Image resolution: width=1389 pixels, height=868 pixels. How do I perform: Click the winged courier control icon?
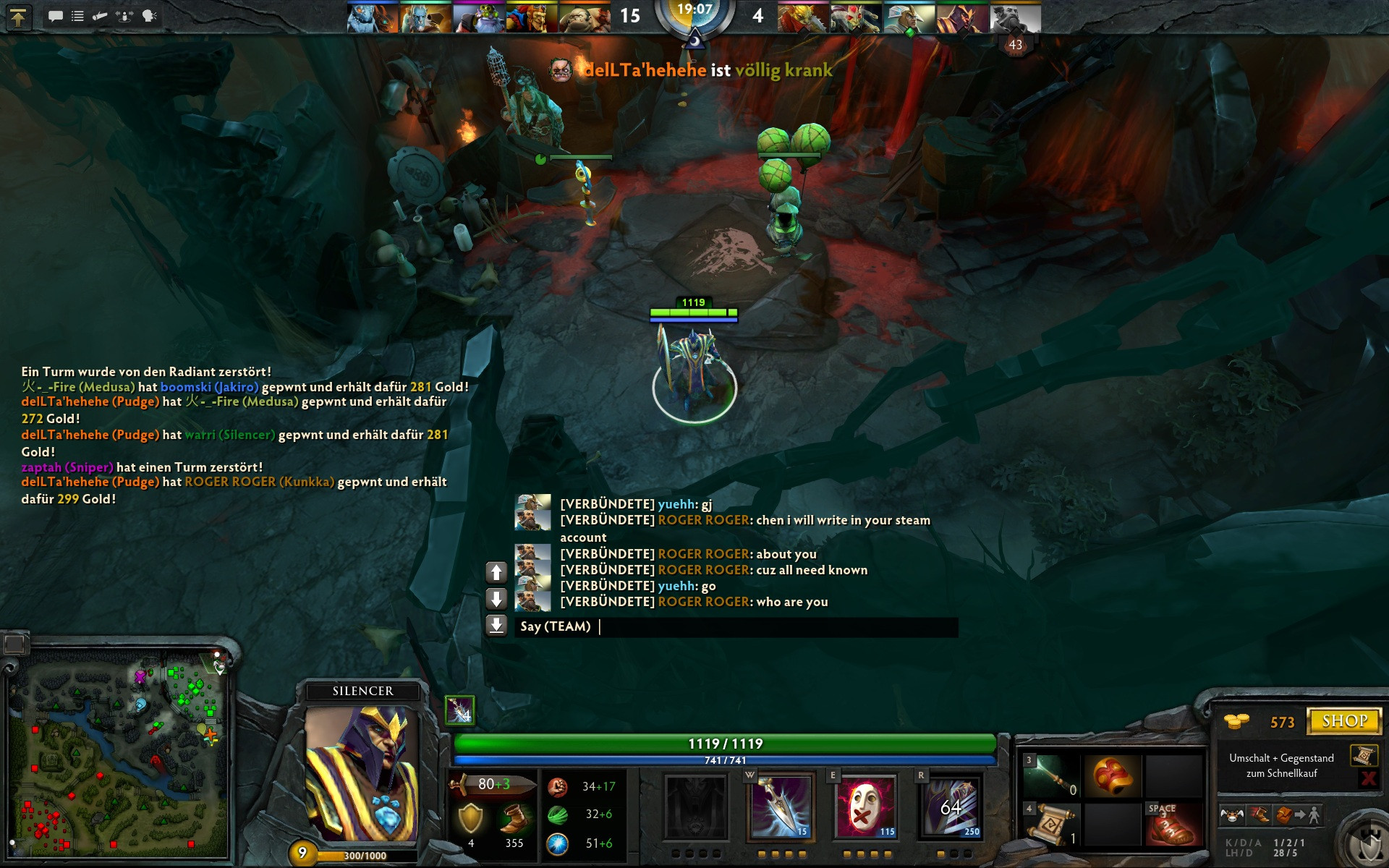click(1232, 816)
